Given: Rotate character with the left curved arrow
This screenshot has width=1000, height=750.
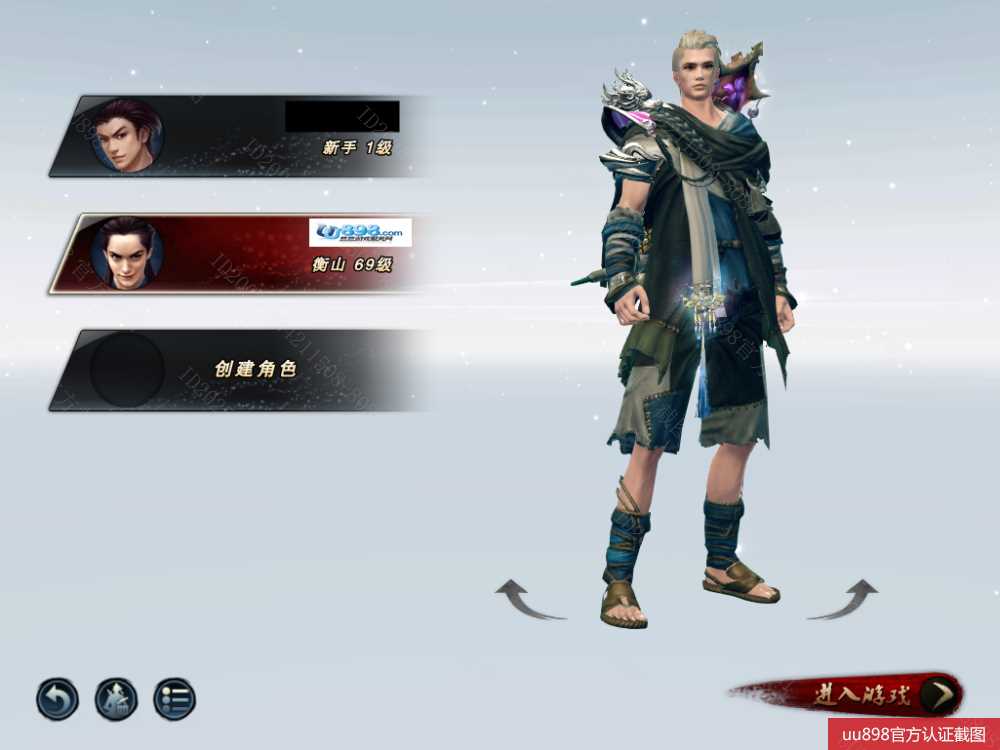Looking at the screenshot, I should (x=529, y=600).
